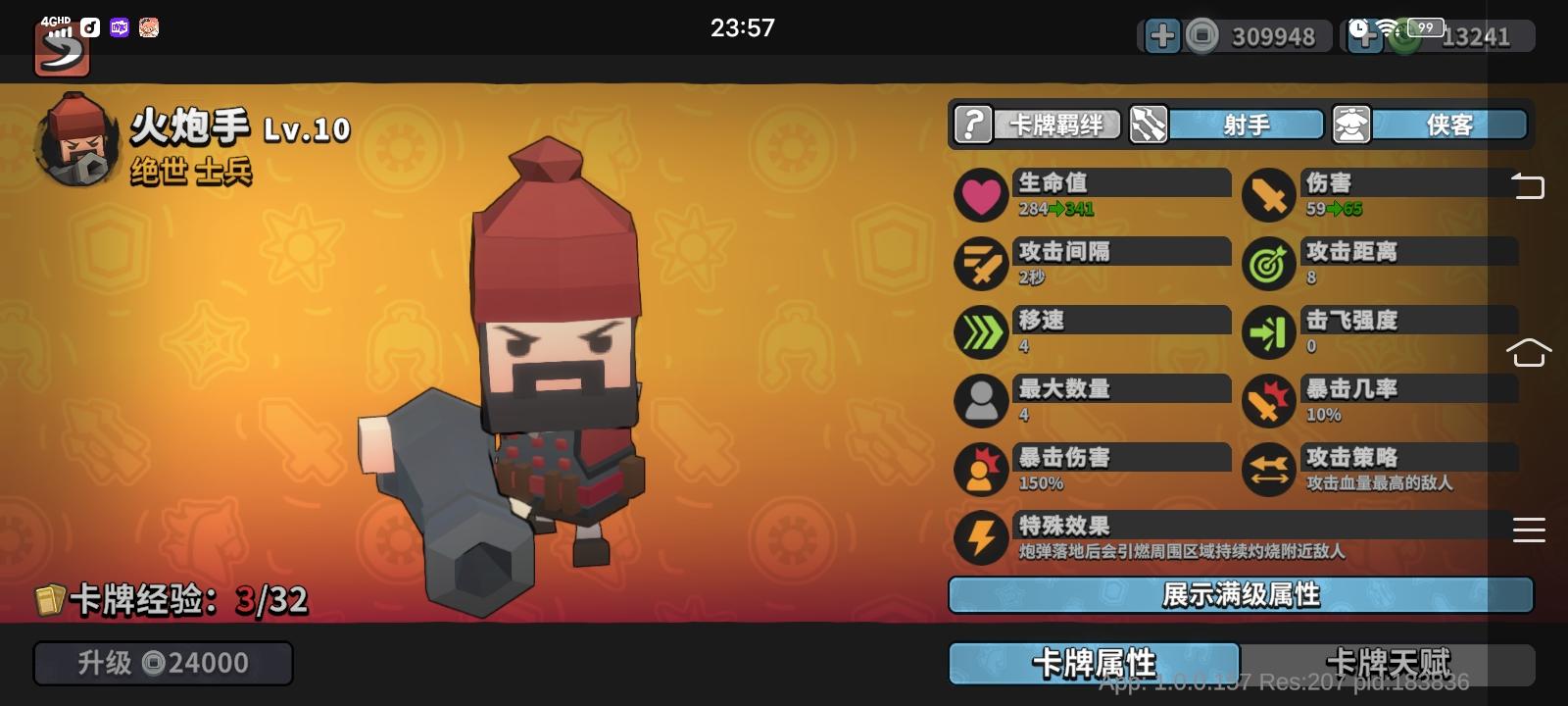
Task: Open the 卡牌天赋 tab
Action: [x=1390, y=664]
